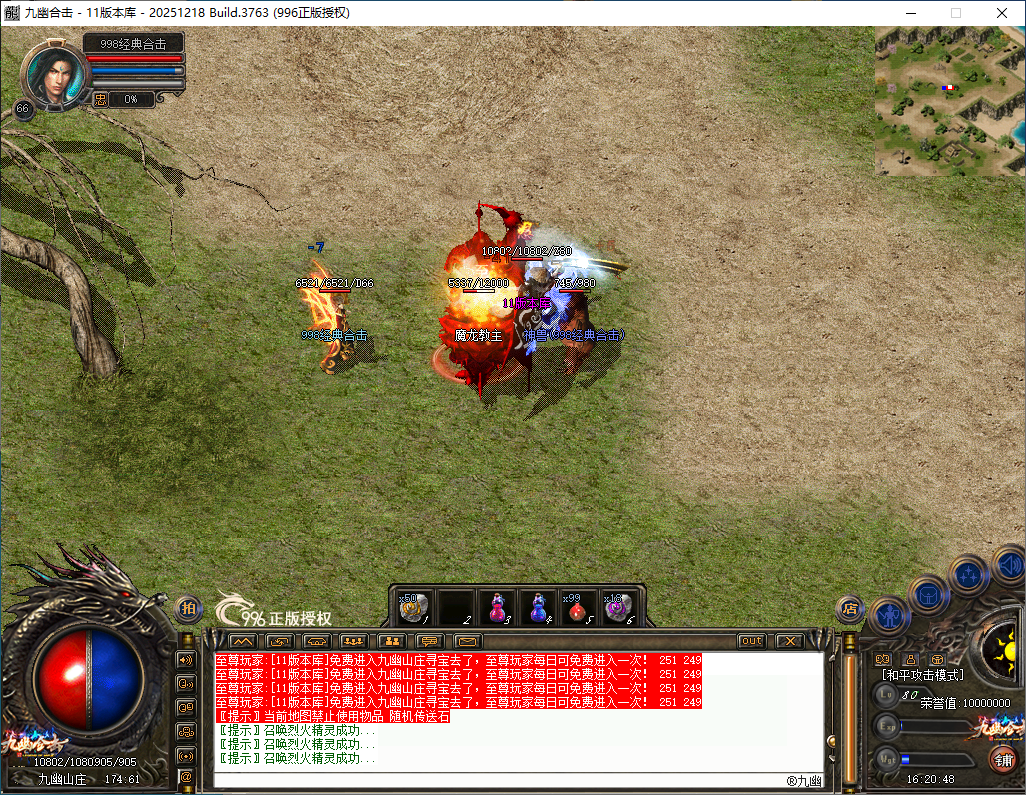Click the minimap in the top-right corner
This screenshot has height=795, width=1026.
tap(950, 101)
